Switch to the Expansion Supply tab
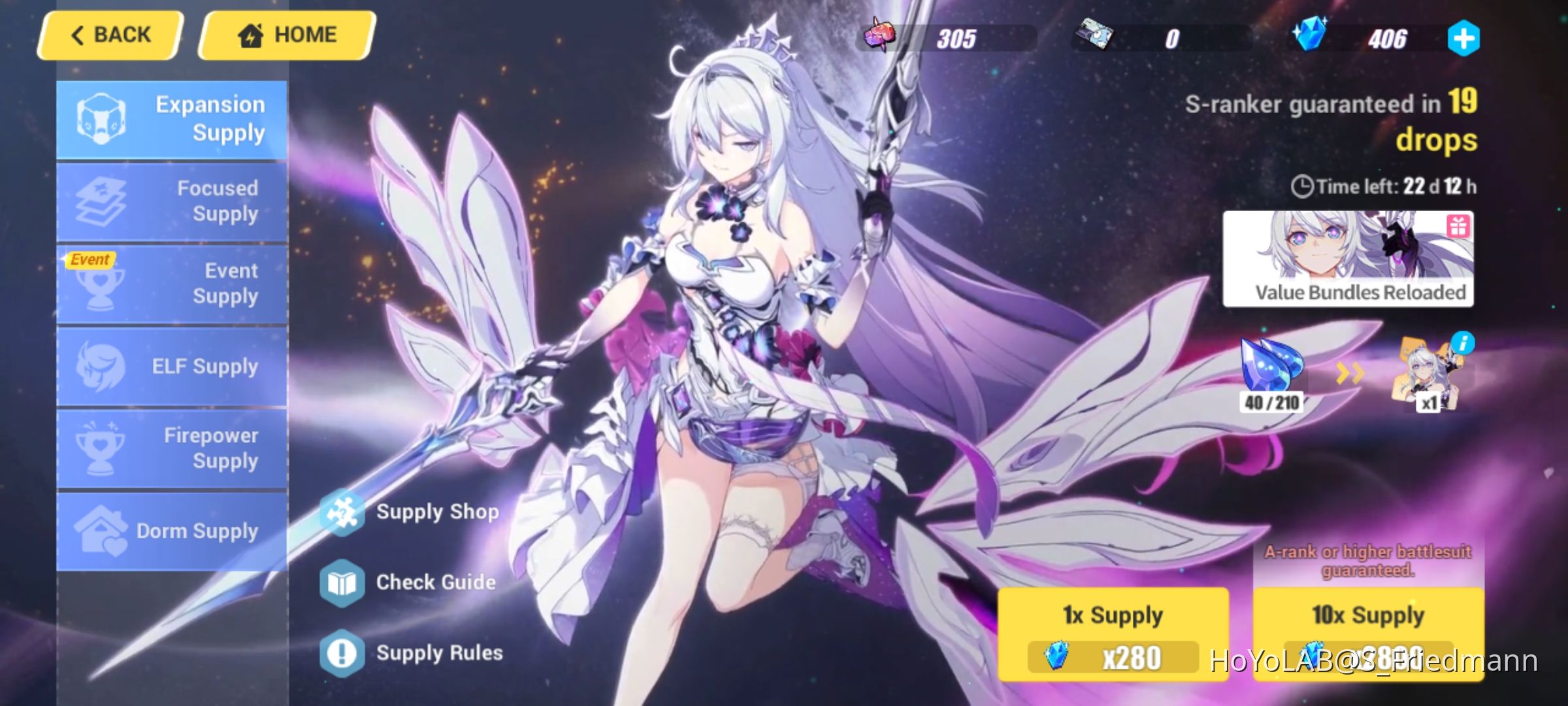1568x706 pixels. pyautogui.click(x=172, y=118)
